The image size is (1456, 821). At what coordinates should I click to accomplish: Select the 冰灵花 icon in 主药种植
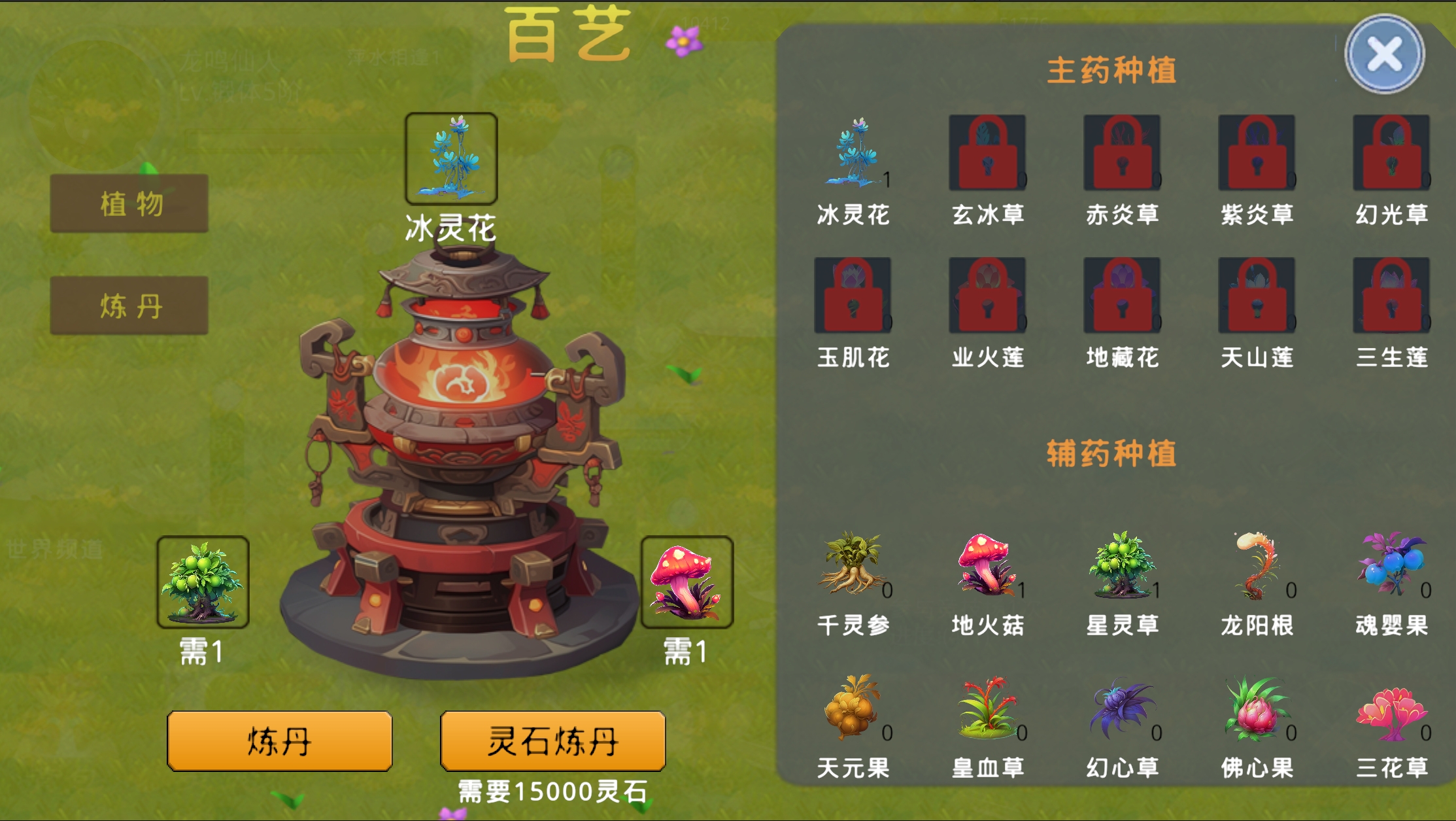853,155
